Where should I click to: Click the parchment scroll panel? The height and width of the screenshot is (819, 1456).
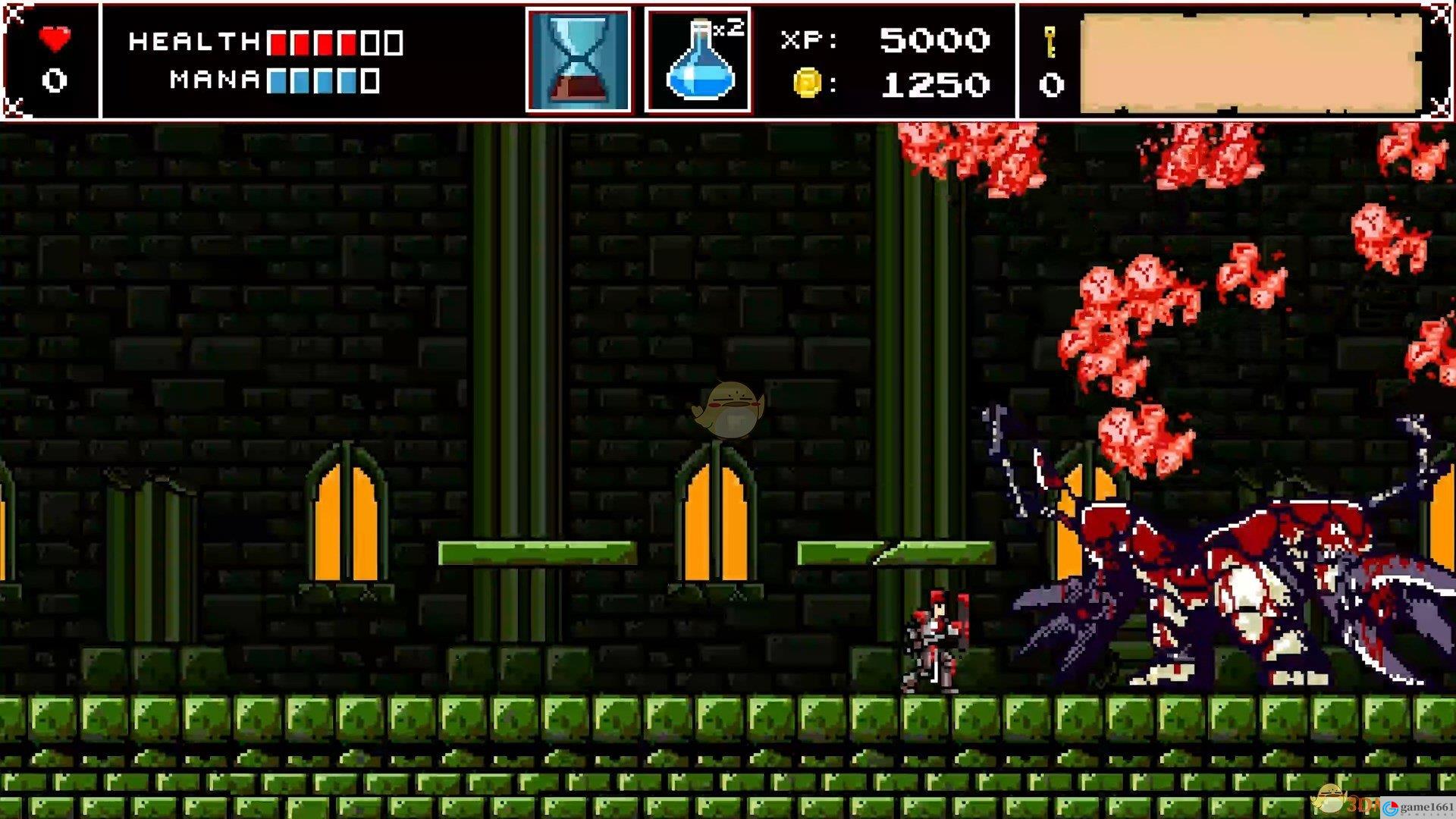(1250, 62)
